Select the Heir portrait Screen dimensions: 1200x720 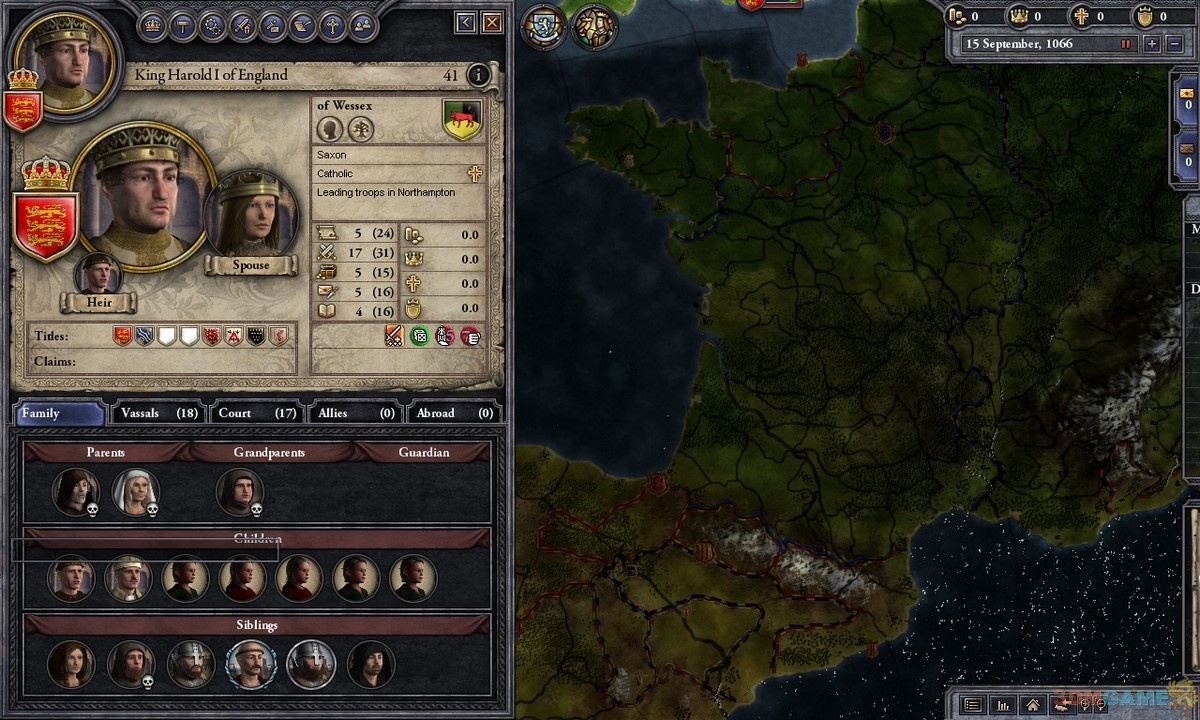(98, 277)
